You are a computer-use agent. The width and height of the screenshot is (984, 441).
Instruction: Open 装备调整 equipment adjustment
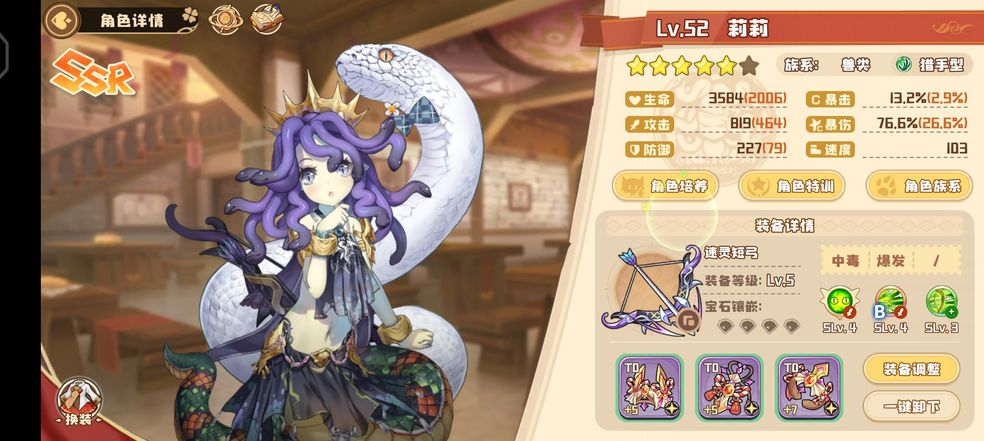point(910,368)
